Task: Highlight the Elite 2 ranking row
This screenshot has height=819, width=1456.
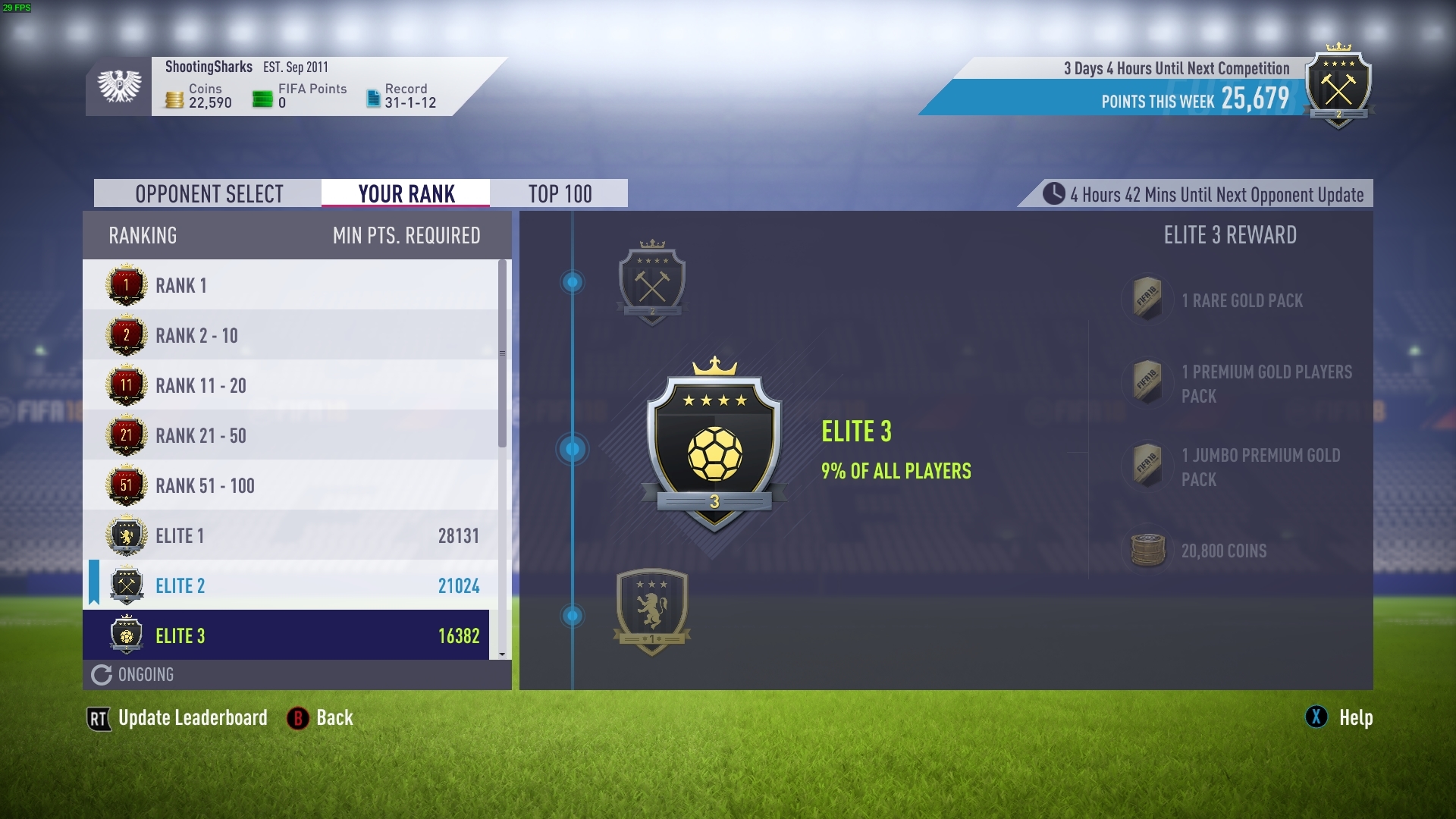Action: (180, 585)
